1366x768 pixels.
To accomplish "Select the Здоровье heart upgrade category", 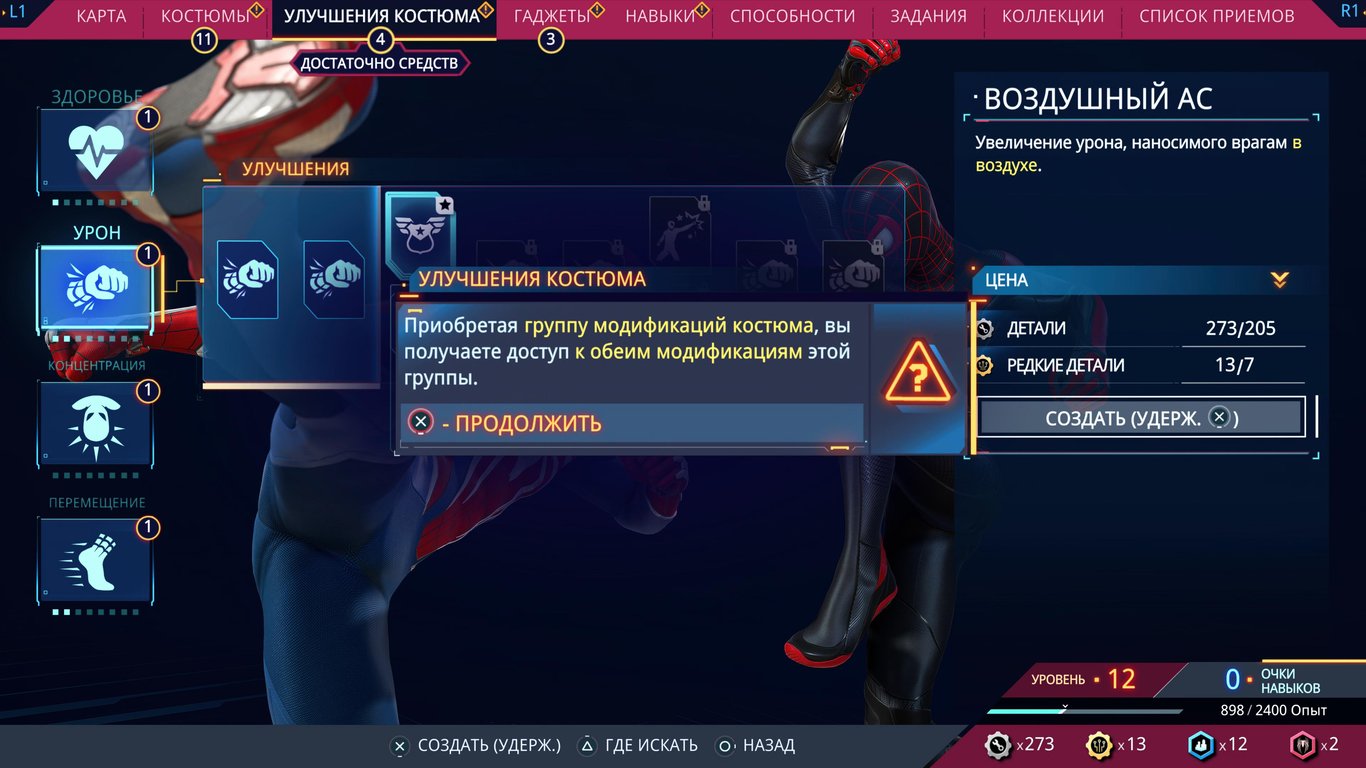I will [x=96, y=150].
